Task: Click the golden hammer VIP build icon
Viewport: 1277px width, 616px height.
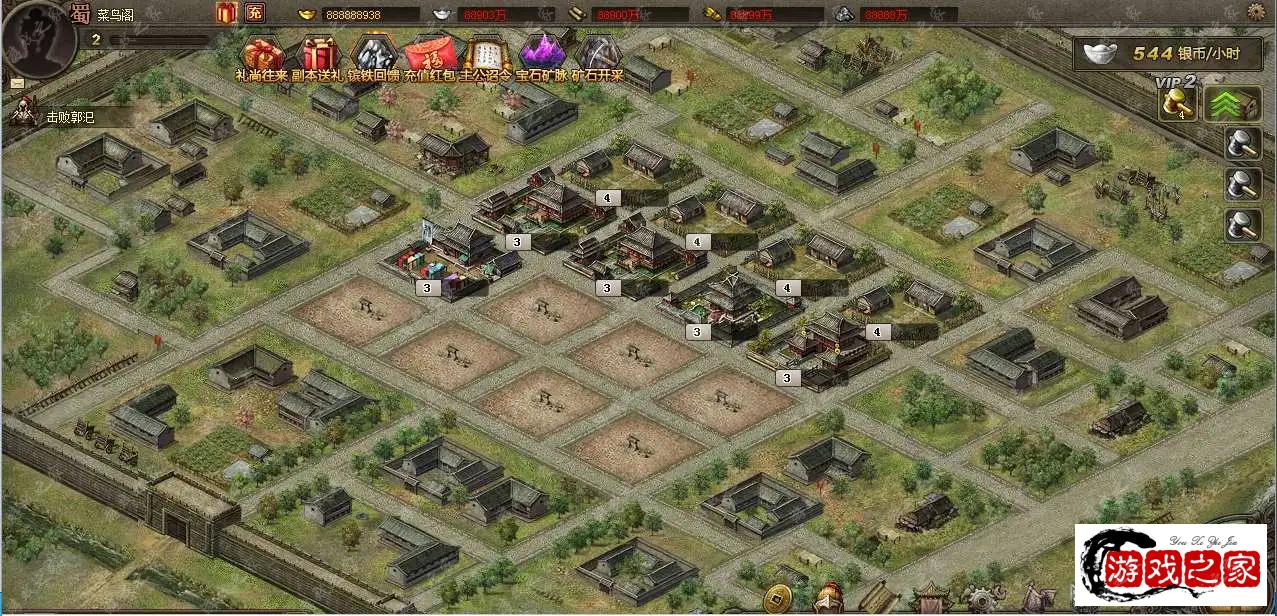Action: pos(1177,104)
